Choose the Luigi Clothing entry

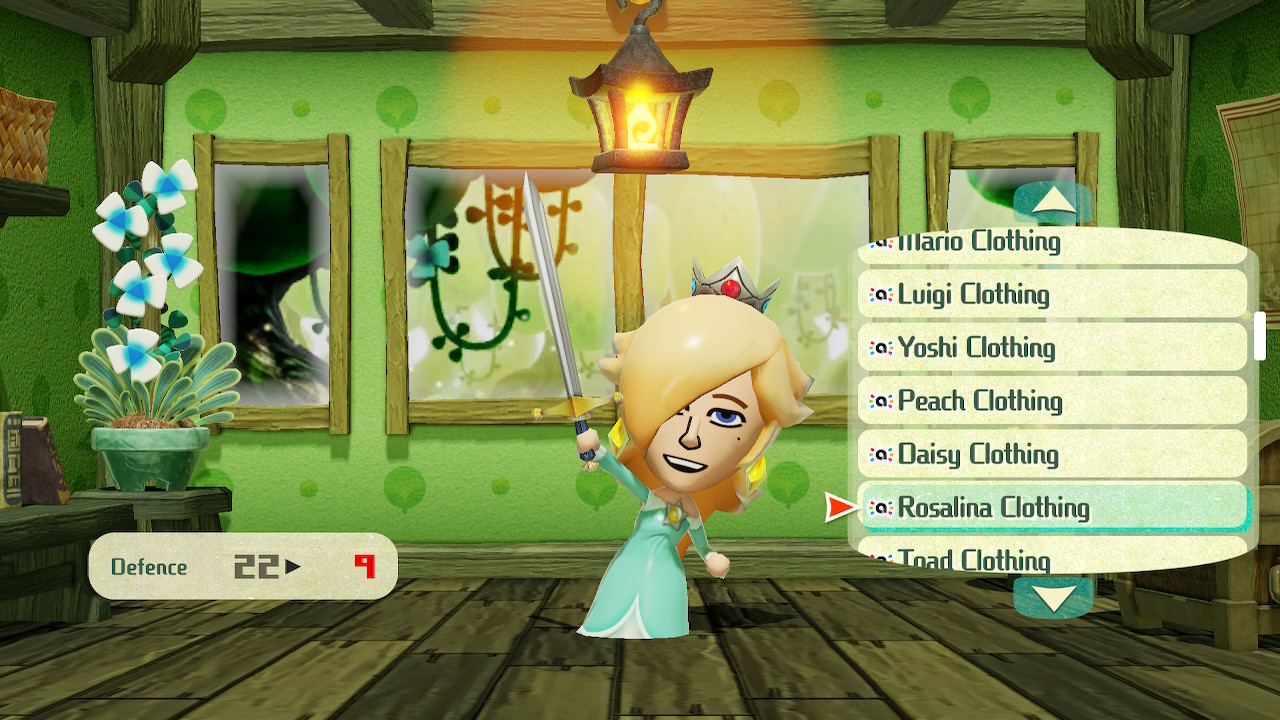pos(1052,294)
